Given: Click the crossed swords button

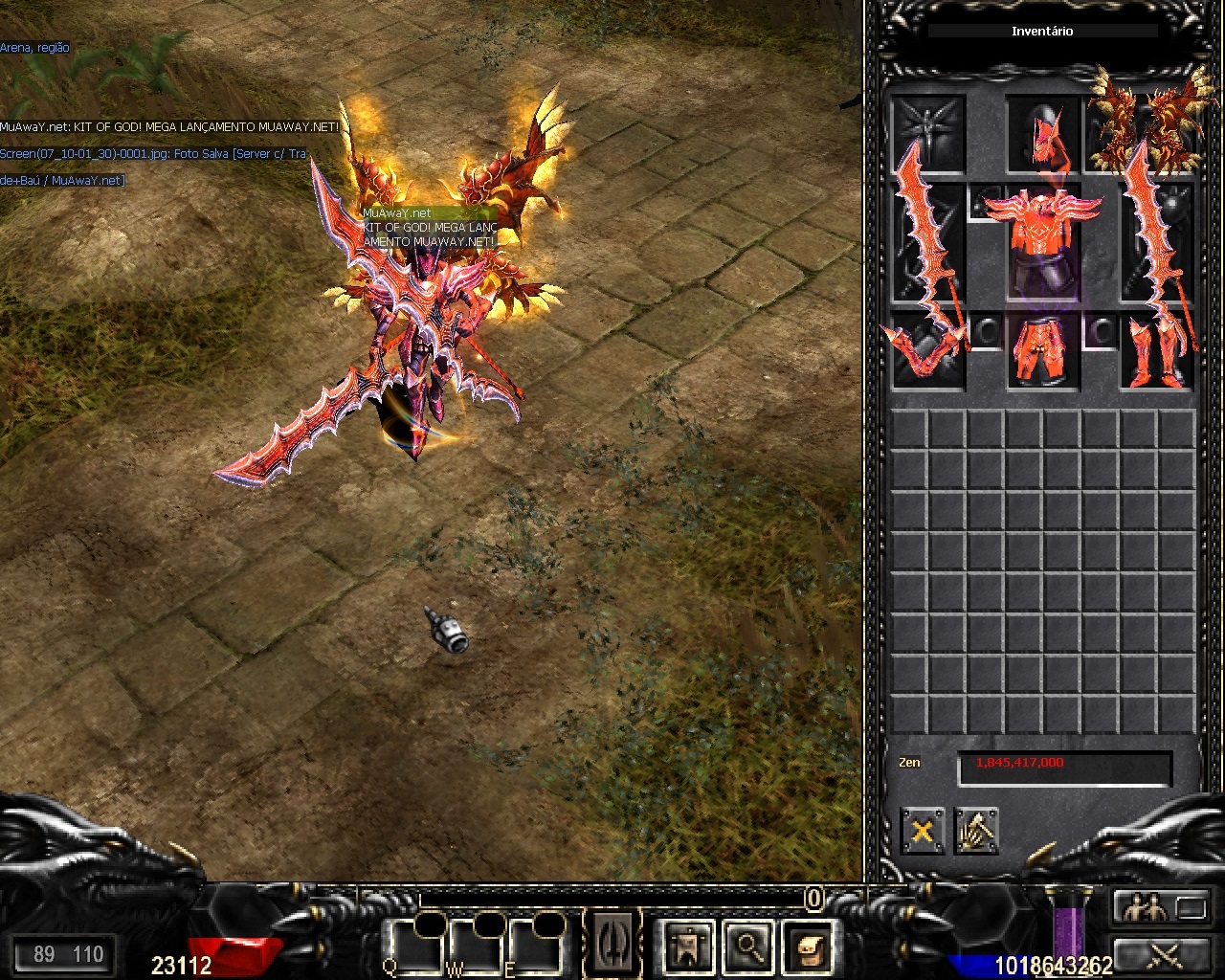Looking at the screenshot, I should tap(1160, 954).
